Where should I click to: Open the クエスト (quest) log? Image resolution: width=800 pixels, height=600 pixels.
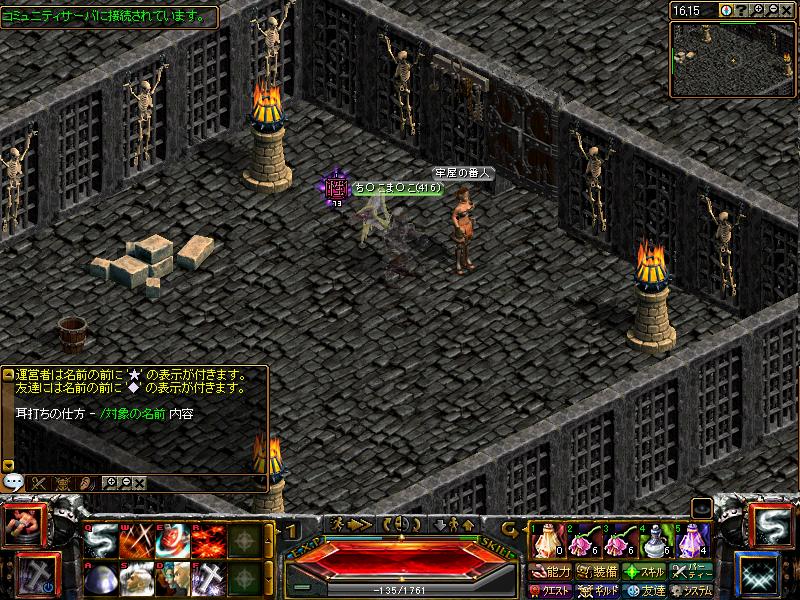pyautogui.click(x=550, y=591)
